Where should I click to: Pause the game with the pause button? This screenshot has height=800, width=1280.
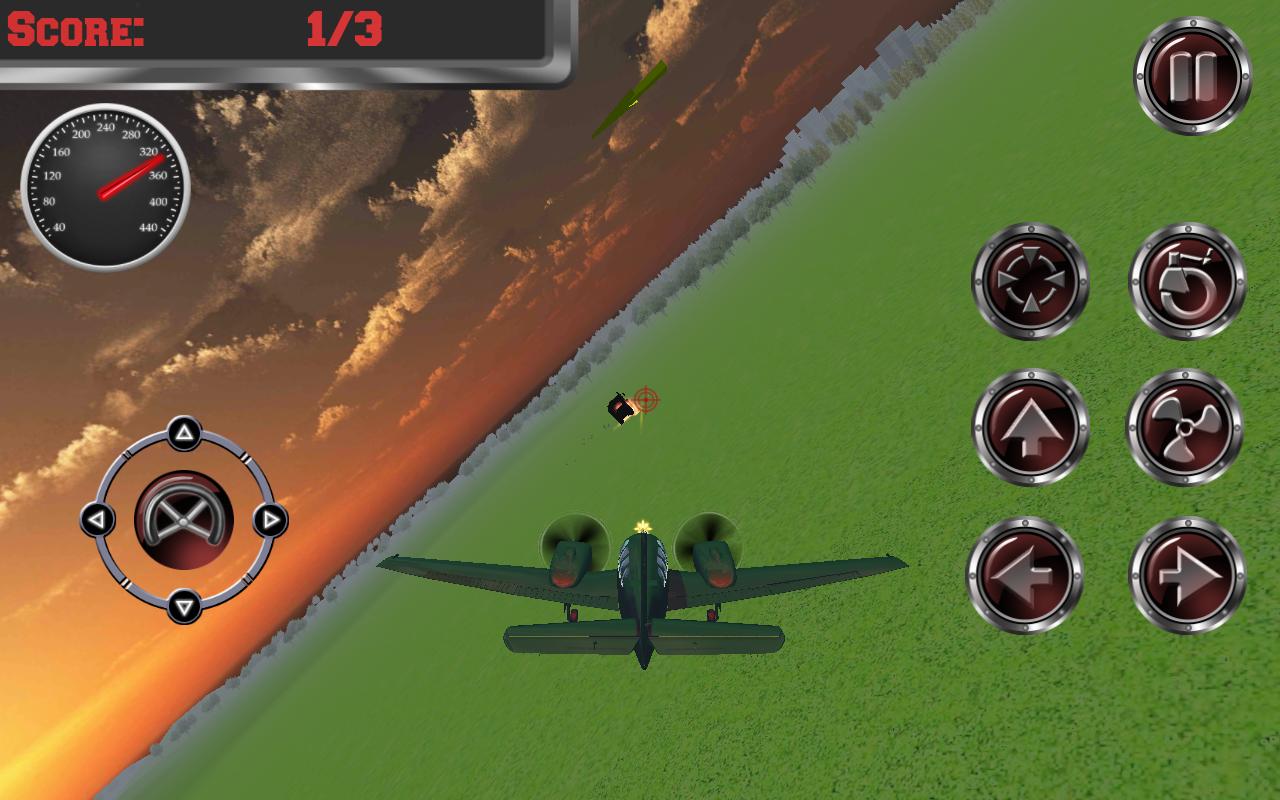point(1193,76)
